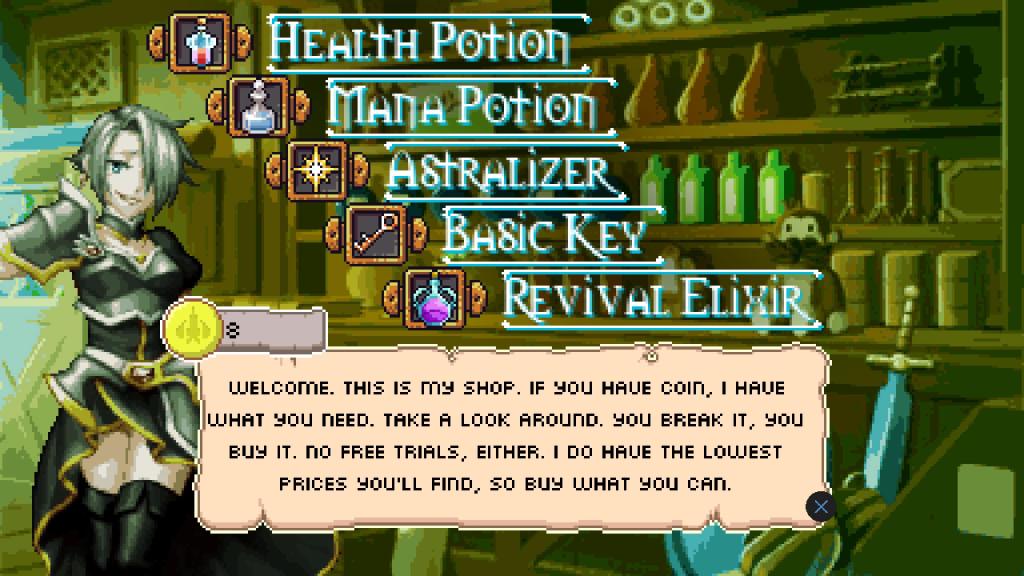Image resolution: width=1024 pixels, height=576 pixels.
Task: Select the purple elixir flask icon
Action: coord(437,298)
